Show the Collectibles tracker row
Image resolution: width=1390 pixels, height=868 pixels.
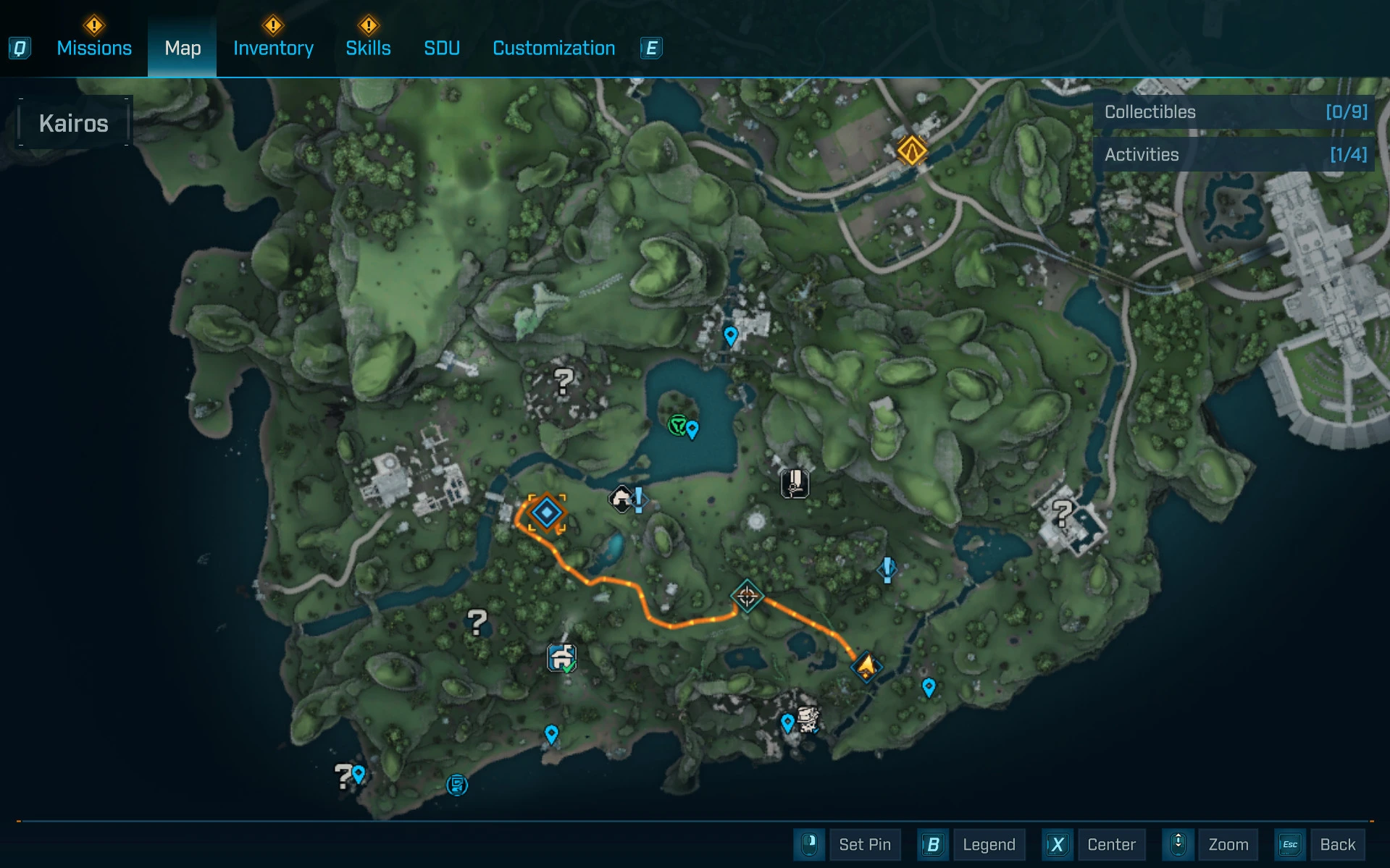coord(1234,112)
